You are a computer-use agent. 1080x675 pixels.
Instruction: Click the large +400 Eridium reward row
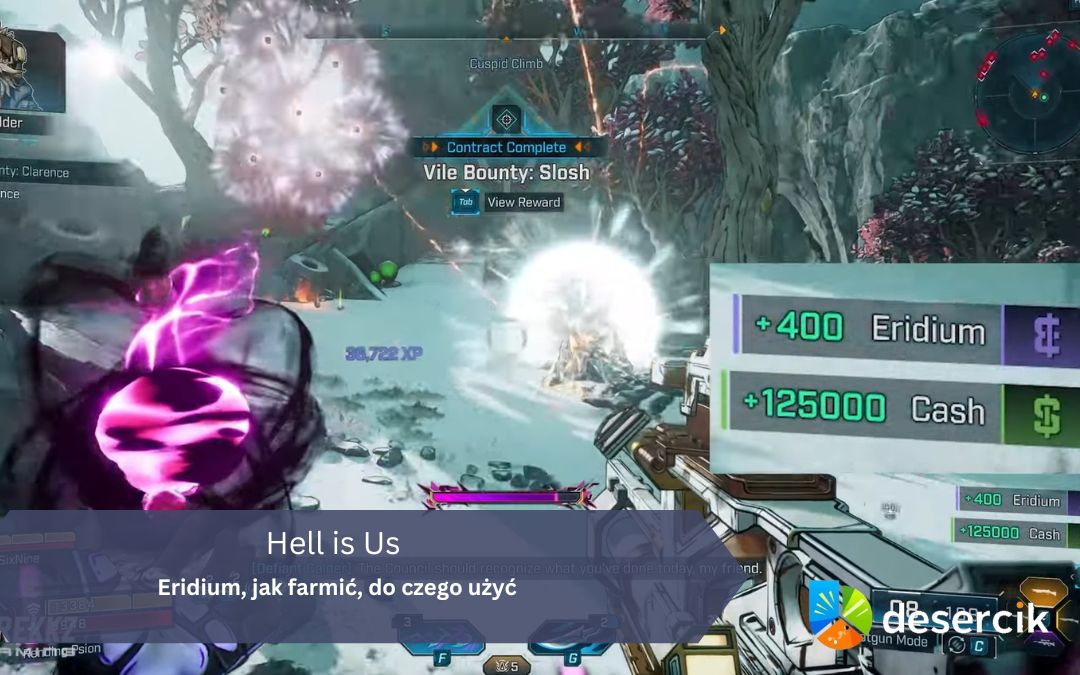tap(866, 328)
